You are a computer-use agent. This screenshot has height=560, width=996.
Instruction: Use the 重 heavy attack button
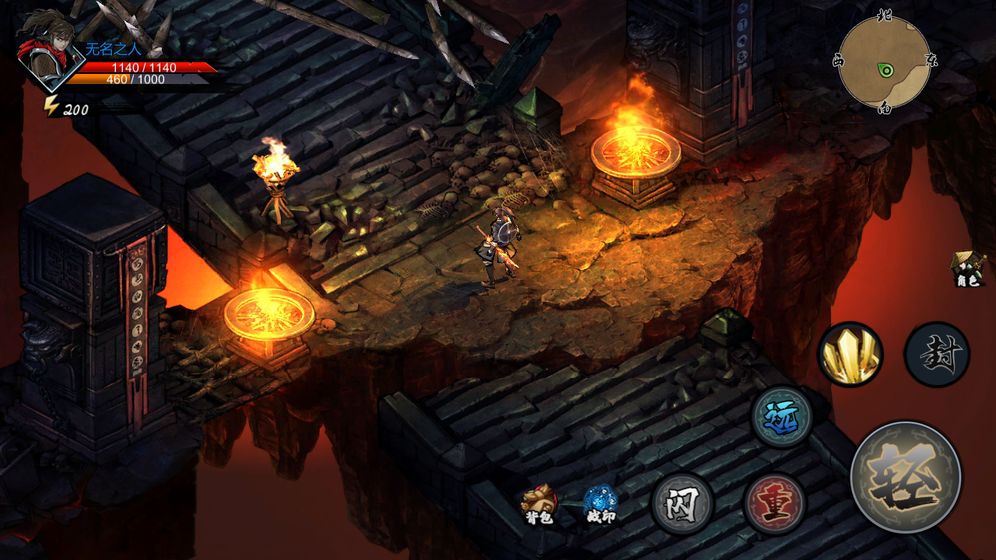[x=775, y=501]
